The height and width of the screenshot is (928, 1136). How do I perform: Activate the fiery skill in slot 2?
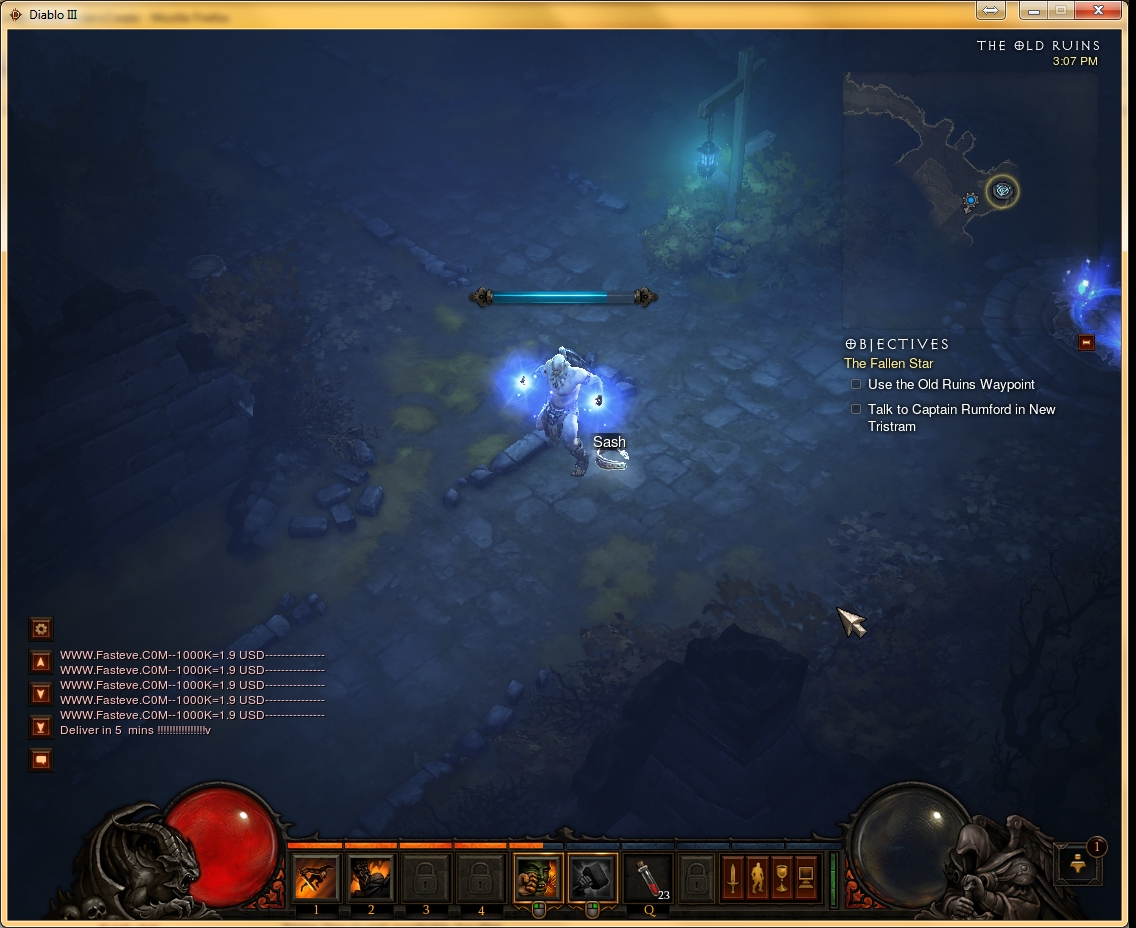click(x=371, y=878)
